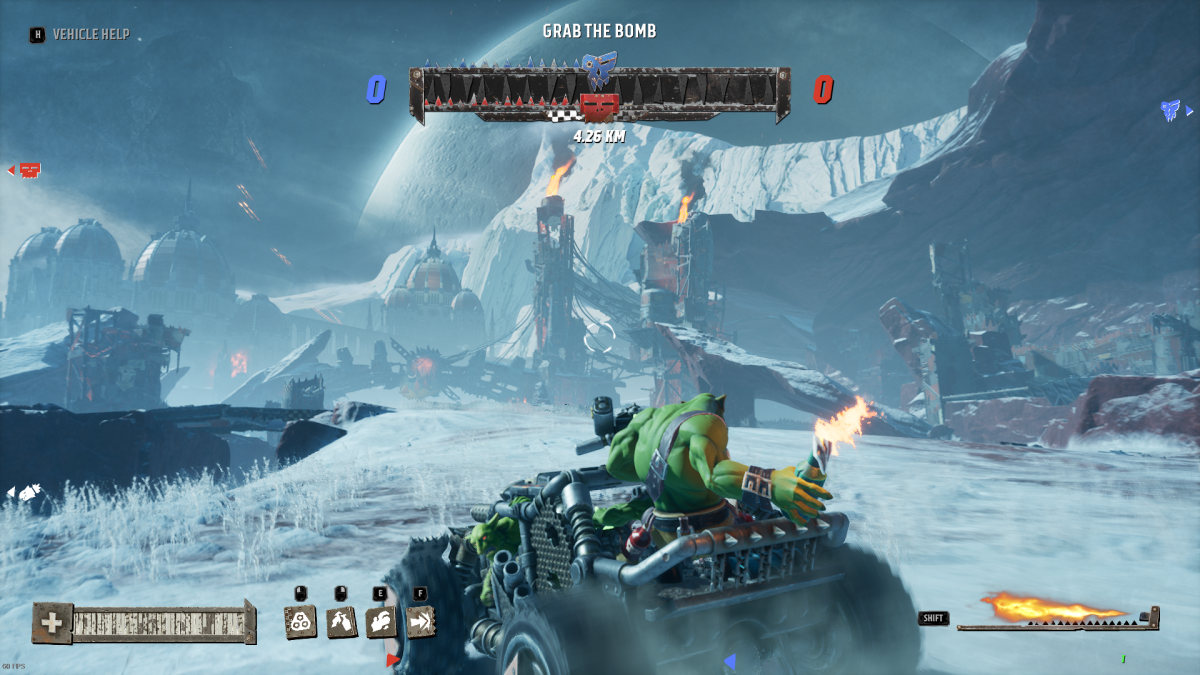This screenshot has width=1200, height=675.
Task: Click the blue team offscreen marker
Action: coord(1170,110)
